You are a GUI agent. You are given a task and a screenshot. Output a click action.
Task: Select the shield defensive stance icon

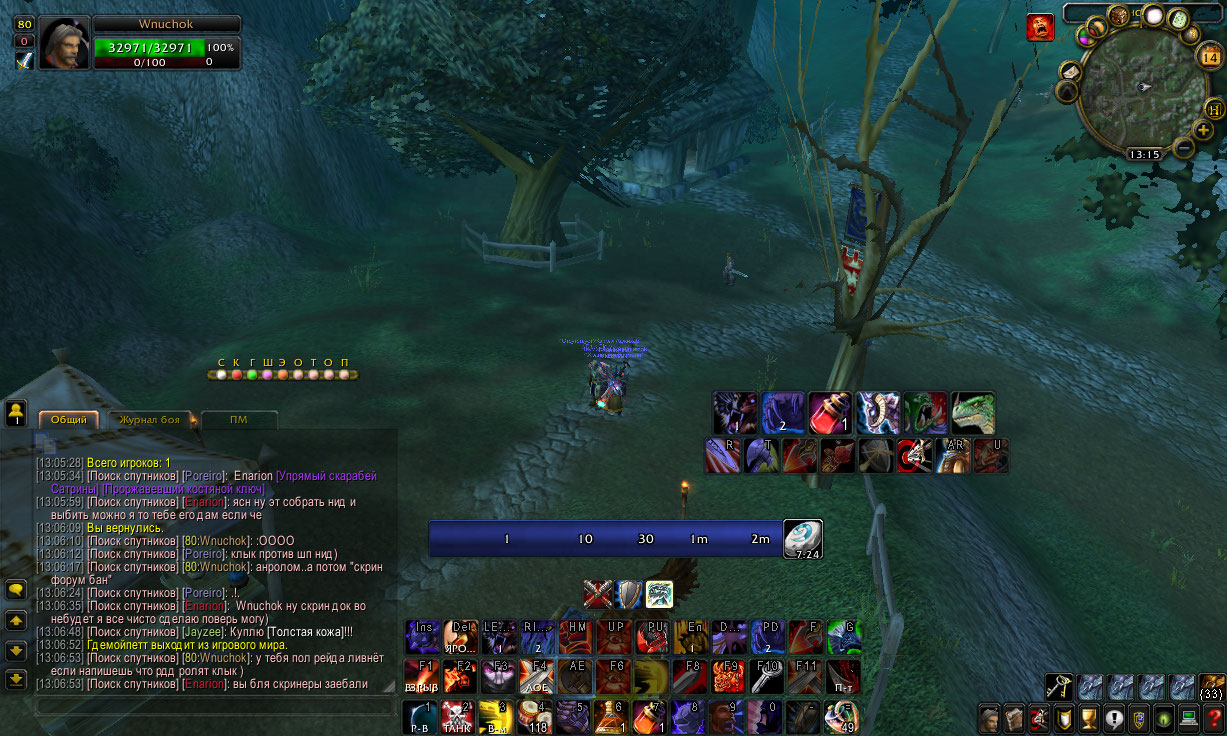pyautogui.click(x=628, y=594)
